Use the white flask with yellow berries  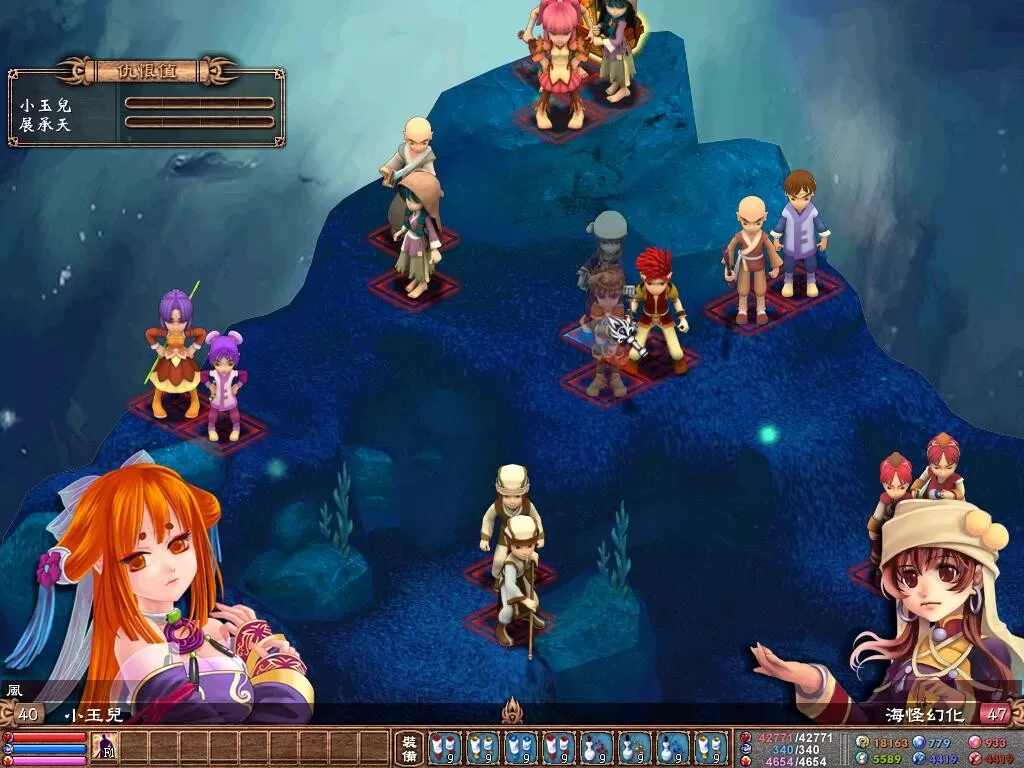click(635, 748)
